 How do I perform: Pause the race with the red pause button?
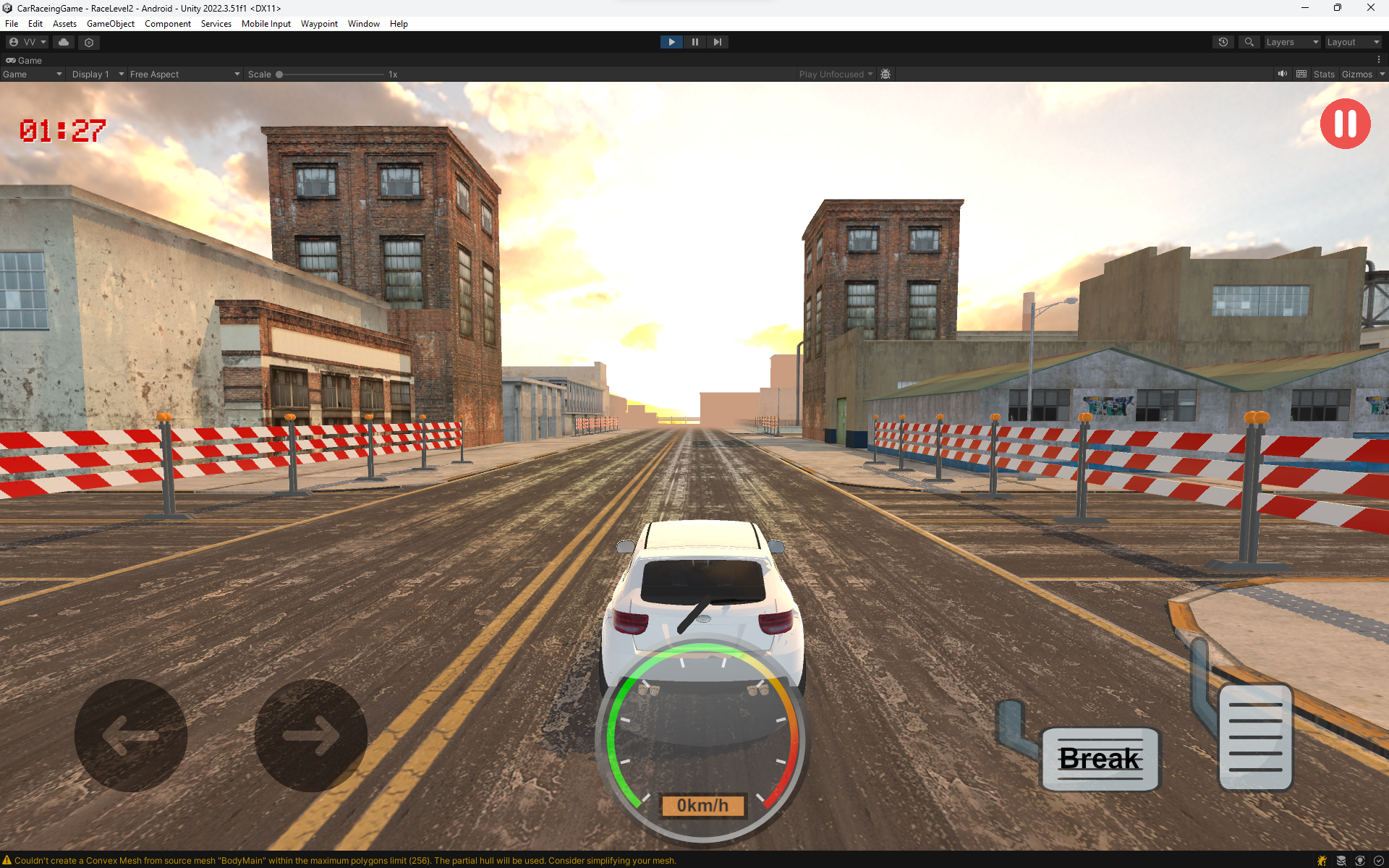point(1345,124)
